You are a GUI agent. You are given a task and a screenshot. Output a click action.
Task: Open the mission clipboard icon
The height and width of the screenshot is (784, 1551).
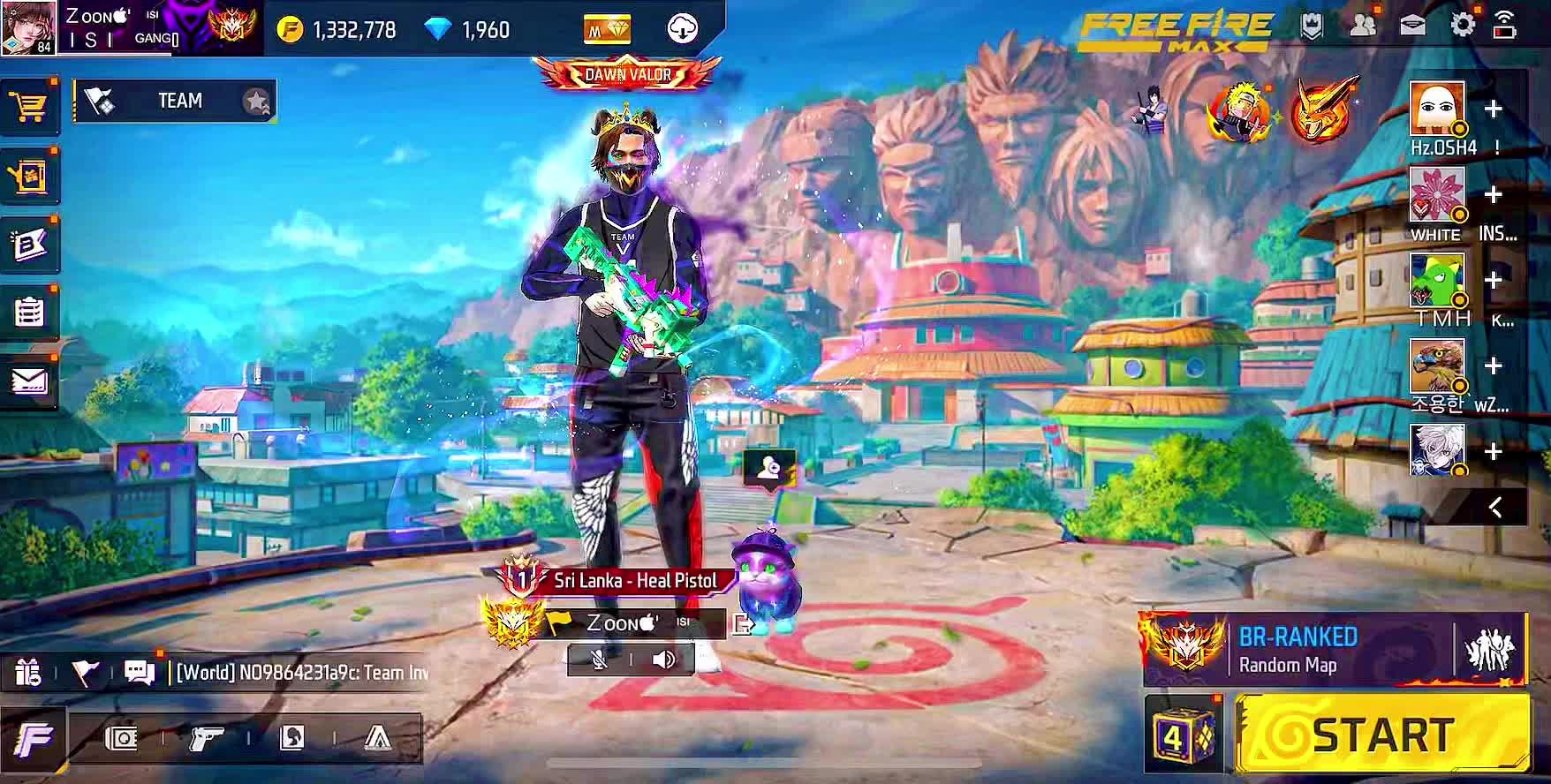click(x=29, y=312)
